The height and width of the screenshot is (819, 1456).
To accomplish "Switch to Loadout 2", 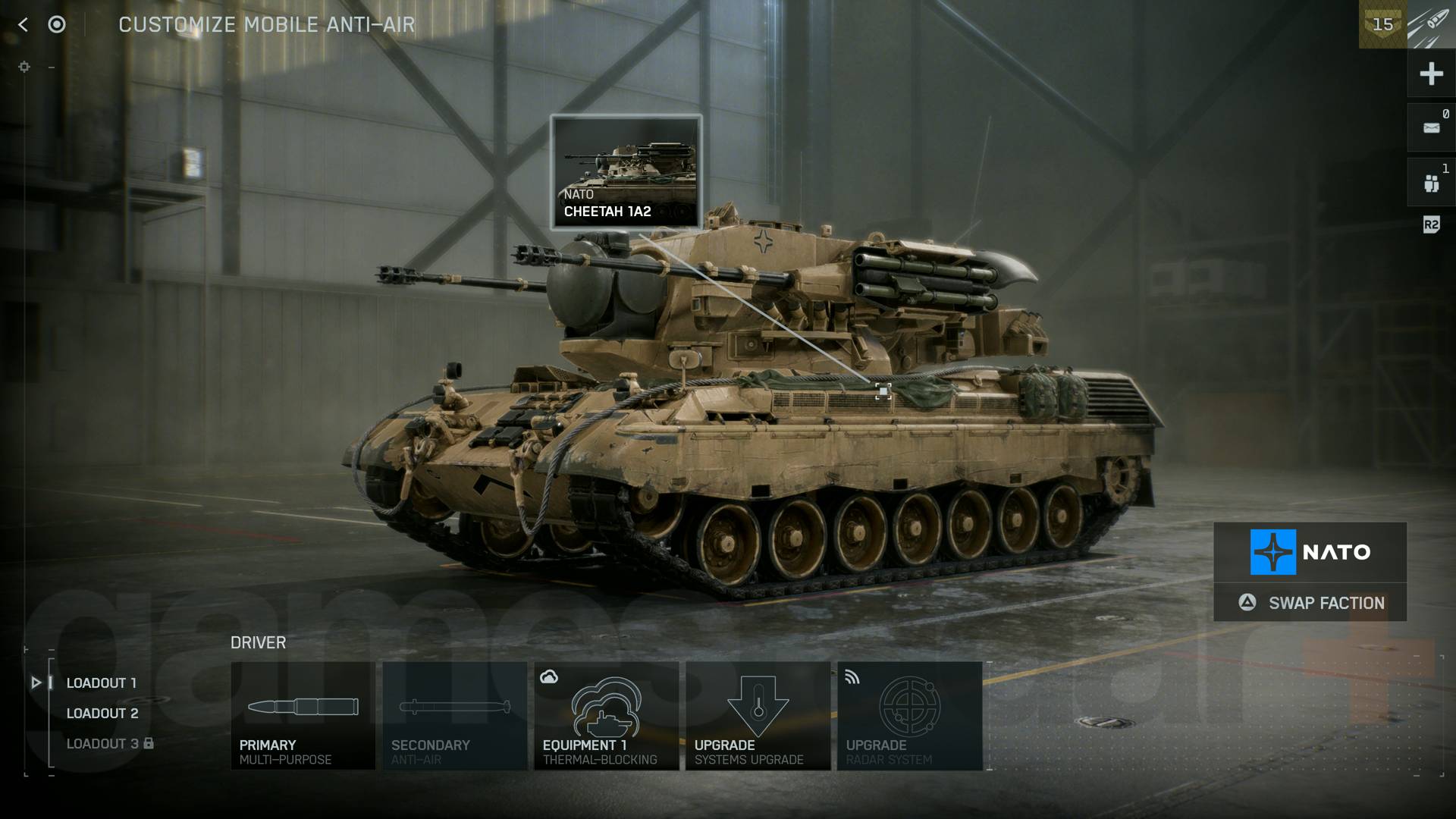I will [x=103, y=713].
